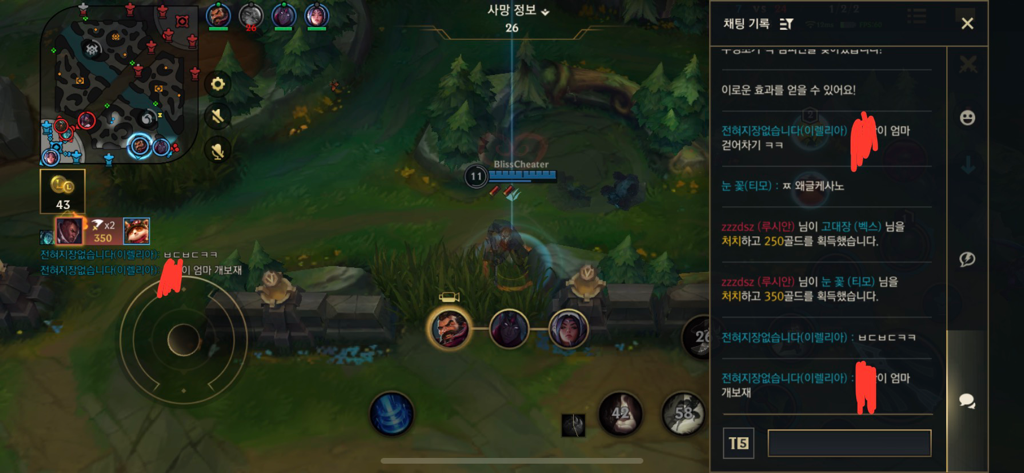Toggle the muted microphone icon
The image size is (1024, 473).
click(218, 150)
